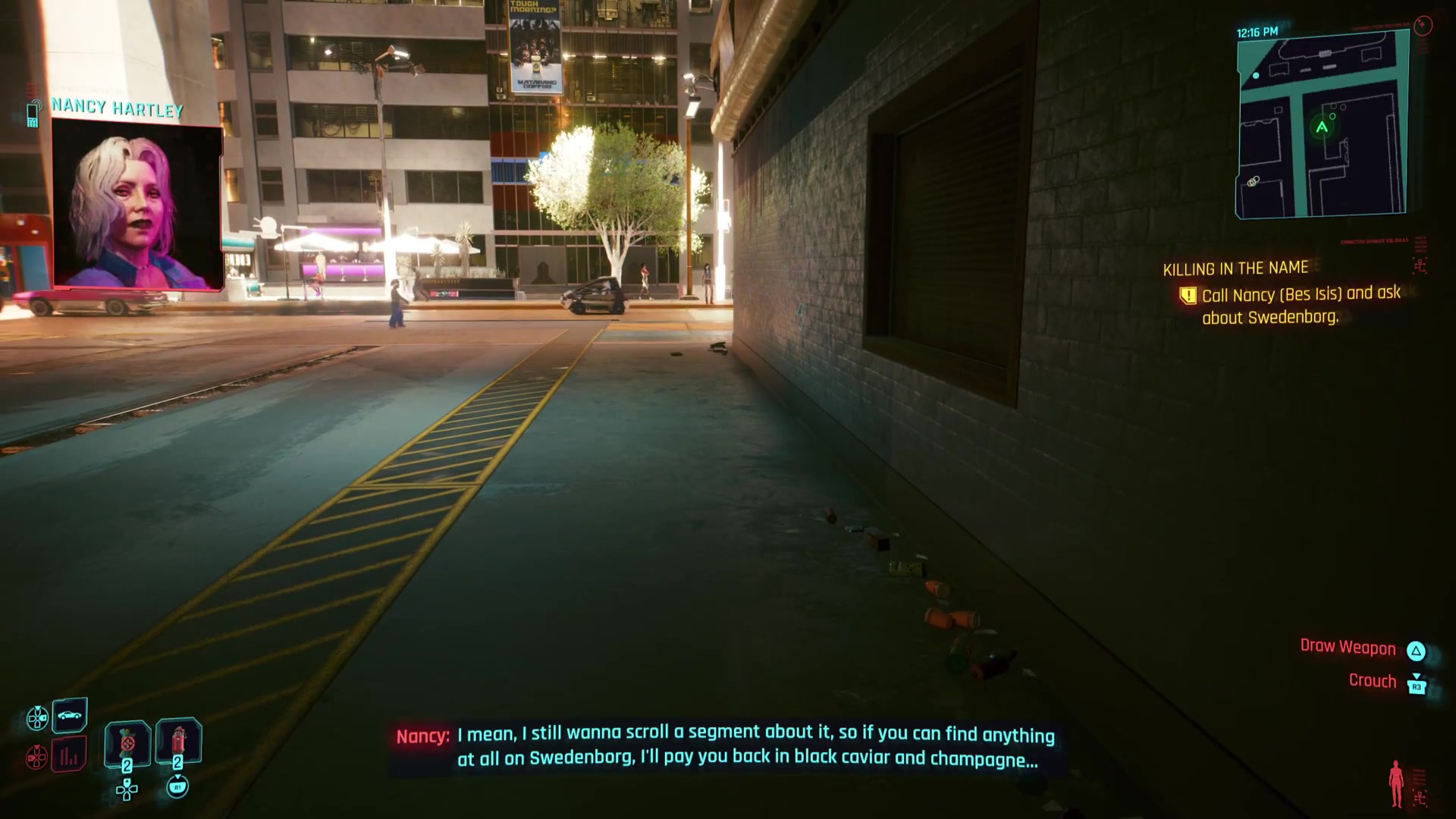Select the summon vehicle car icon
1456x819 pixels.
[x=70, y=714]
